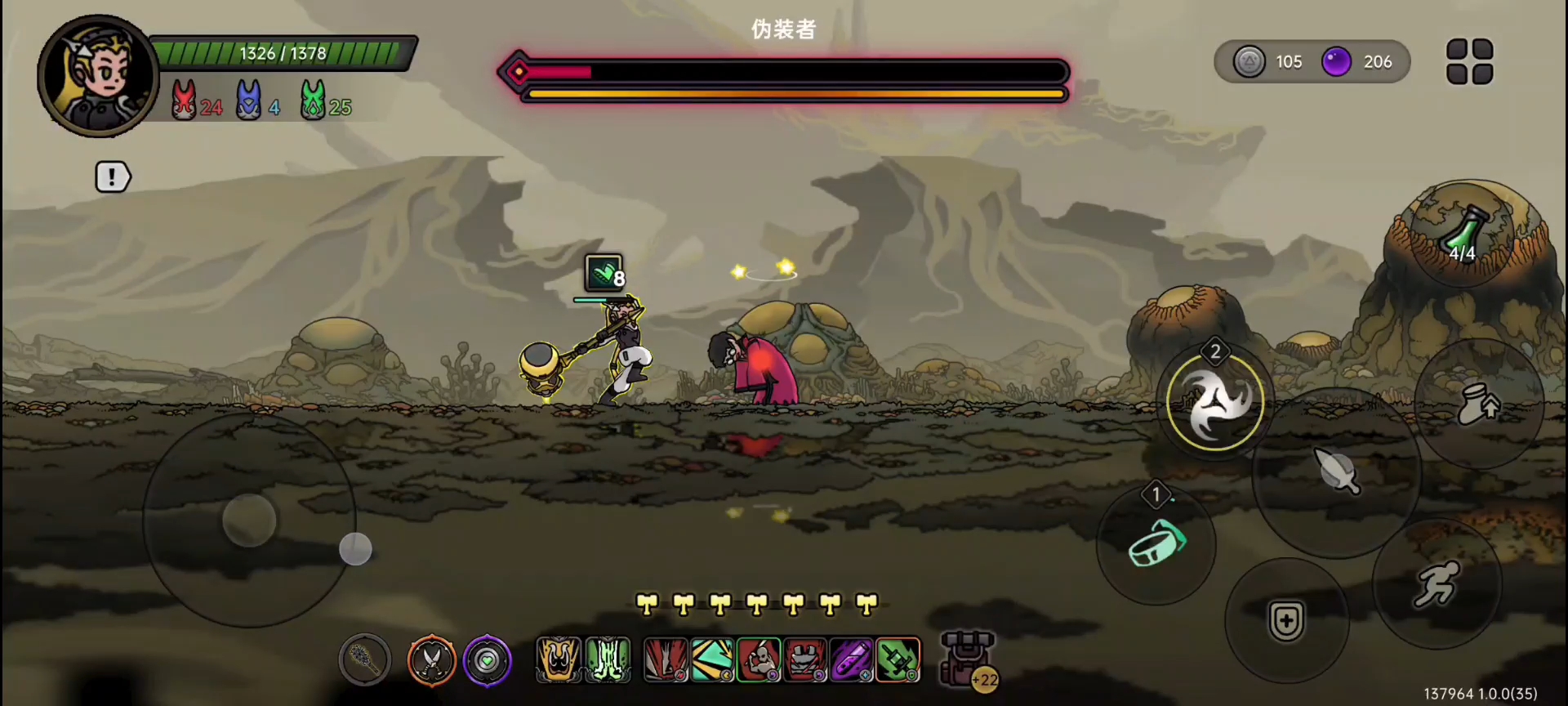Open the backpack inventory
Screen dimensions: 1568x706
[969, 659]
